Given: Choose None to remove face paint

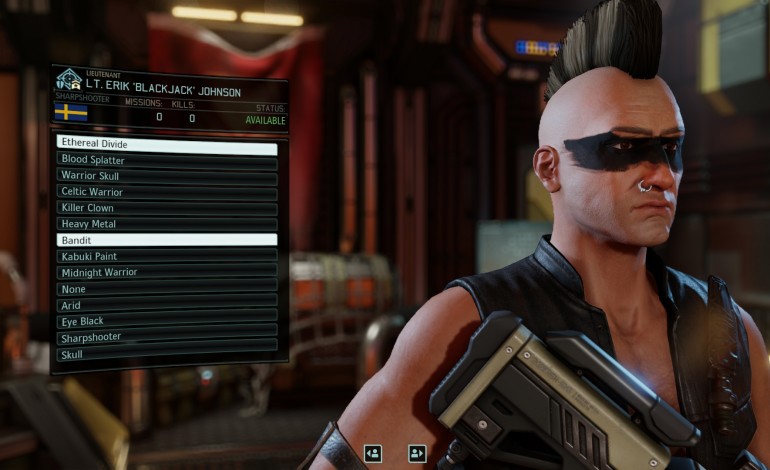Looking at the screenshot, I should click(x=167, y=289).
